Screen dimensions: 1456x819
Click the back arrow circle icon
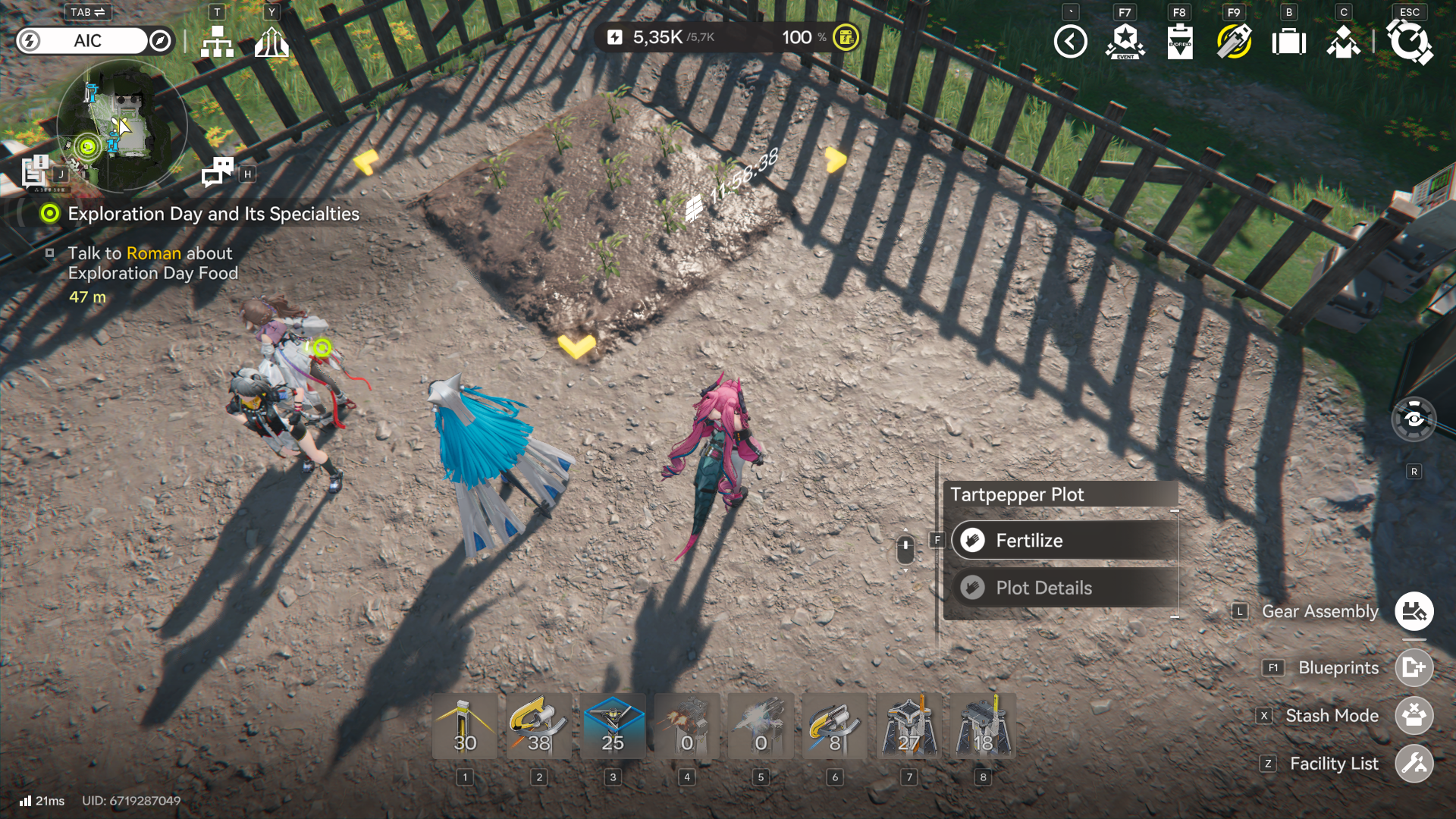[1070, 41]
